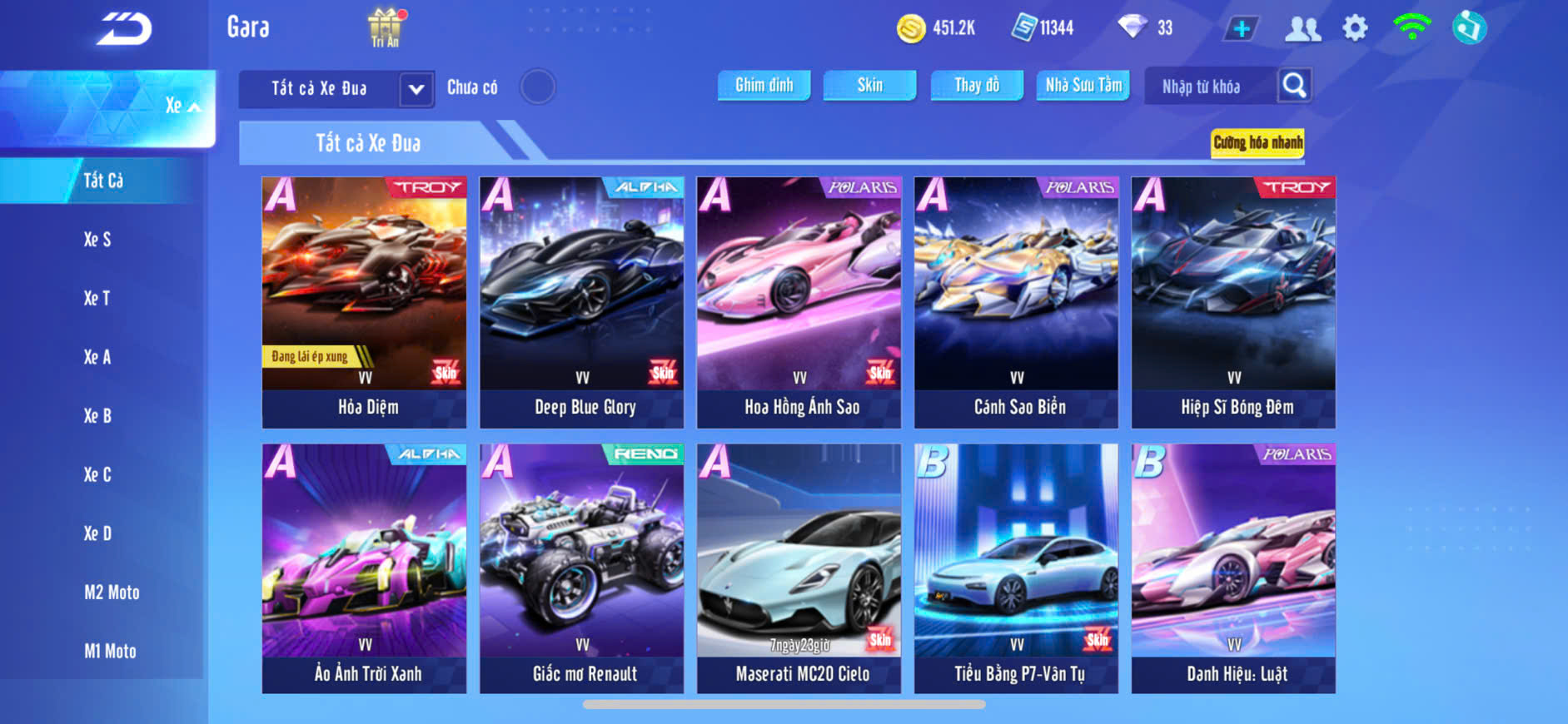Screen dimensions: 1568x724
Task: Switch to the Xe B category
Action: point(97,416)
